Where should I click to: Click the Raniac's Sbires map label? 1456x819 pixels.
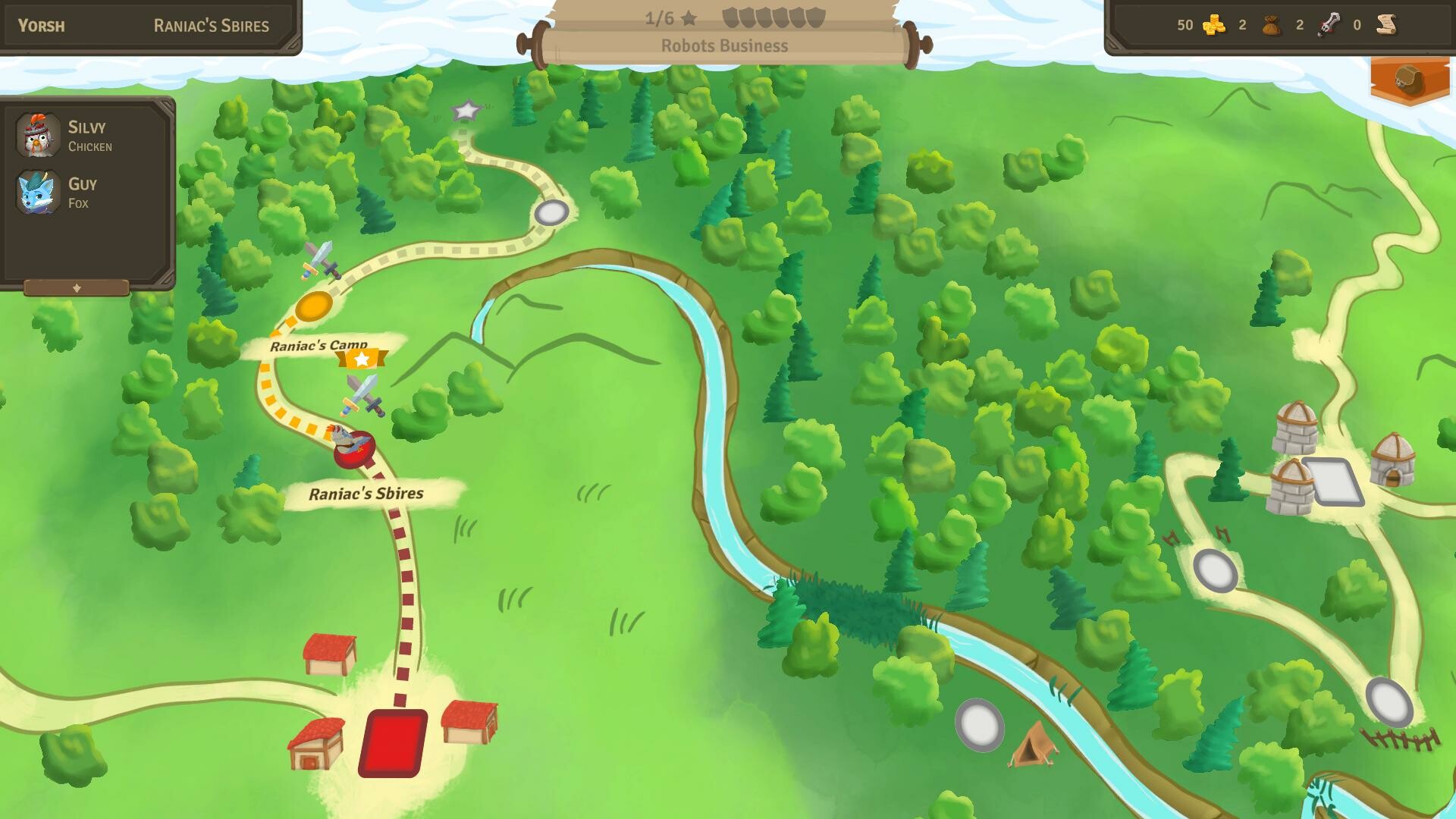366,494
